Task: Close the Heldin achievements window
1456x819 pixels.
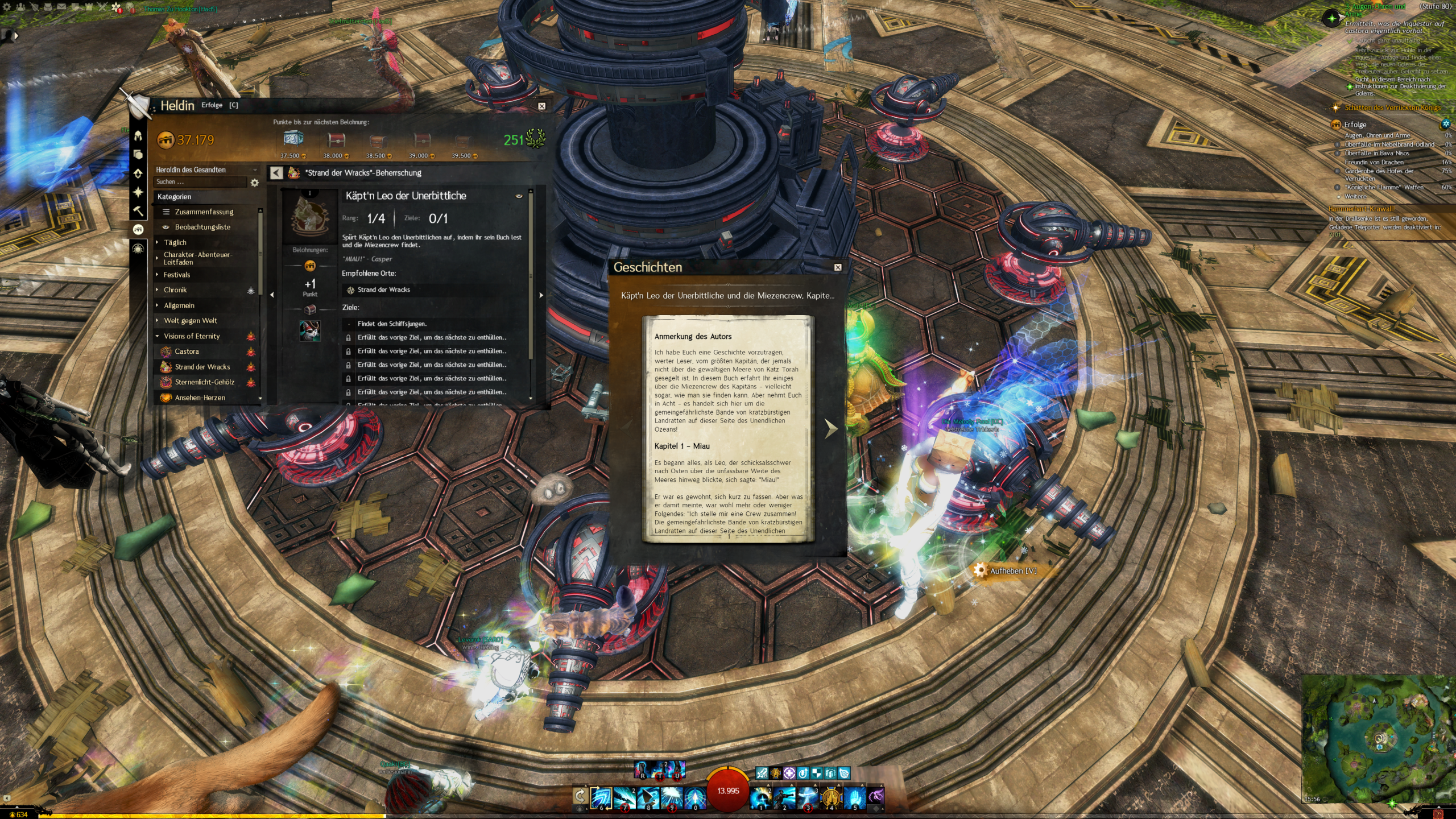Action: [x=541, y=106]
